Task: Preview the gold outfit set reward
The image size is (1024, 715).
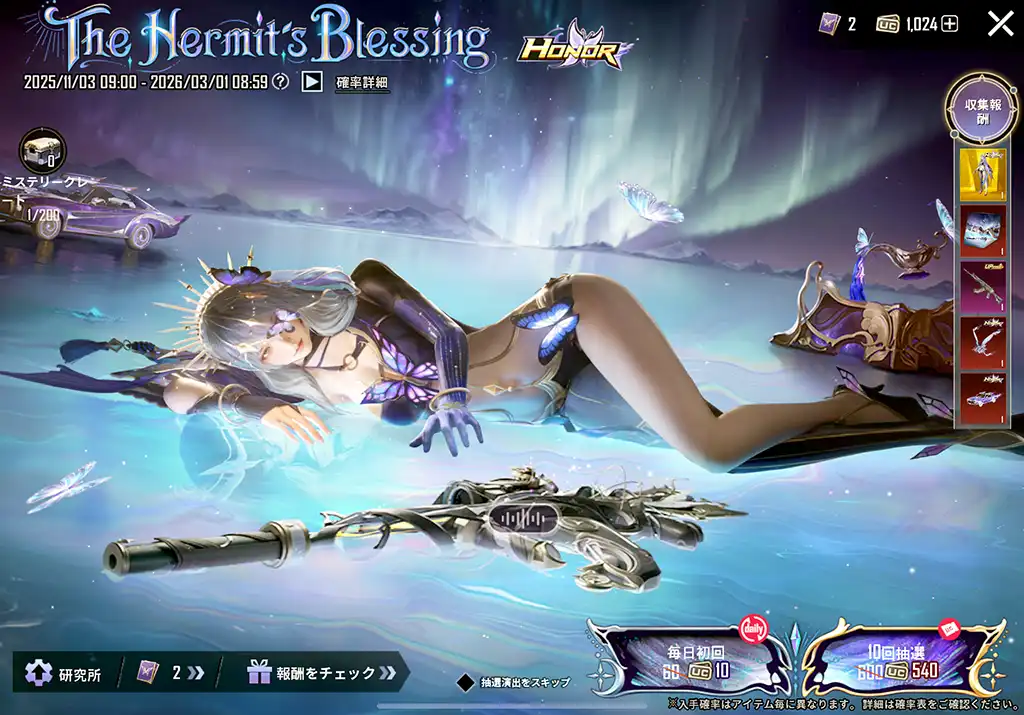Action: (x=982, y=176)
